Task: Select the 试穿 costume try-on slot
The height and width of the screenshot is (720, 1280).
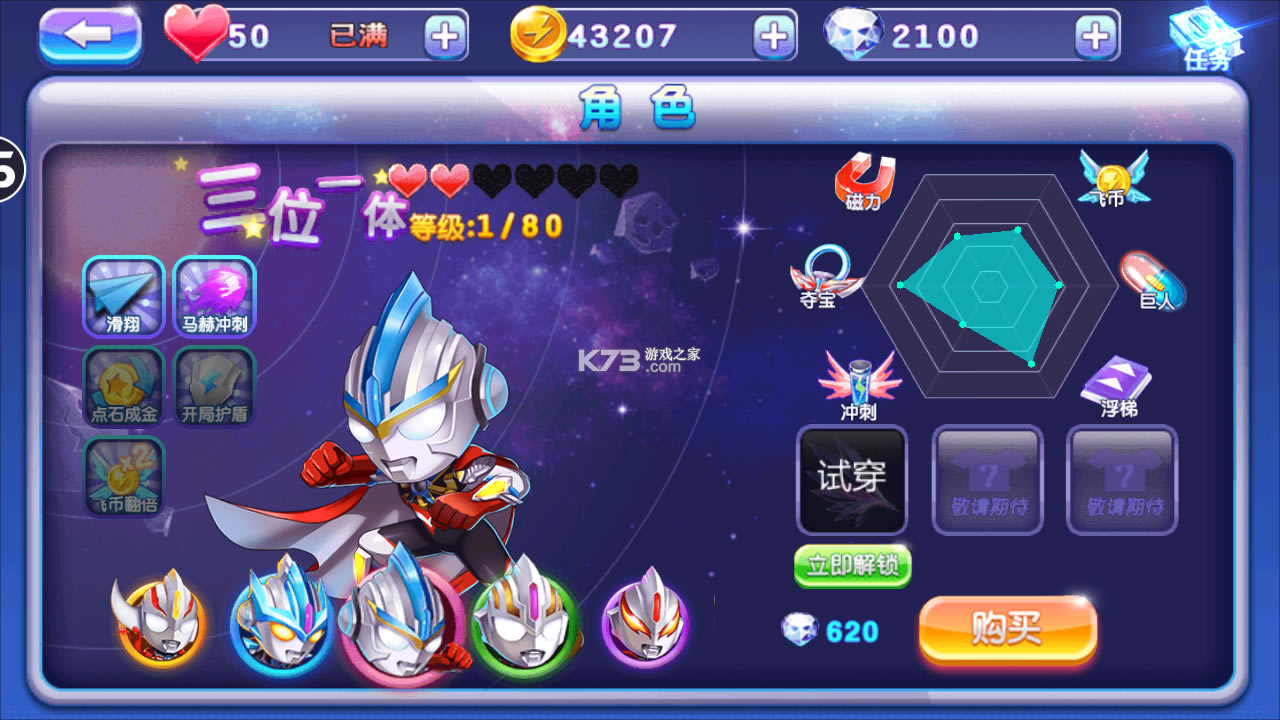Action: [x=851, y=480]
